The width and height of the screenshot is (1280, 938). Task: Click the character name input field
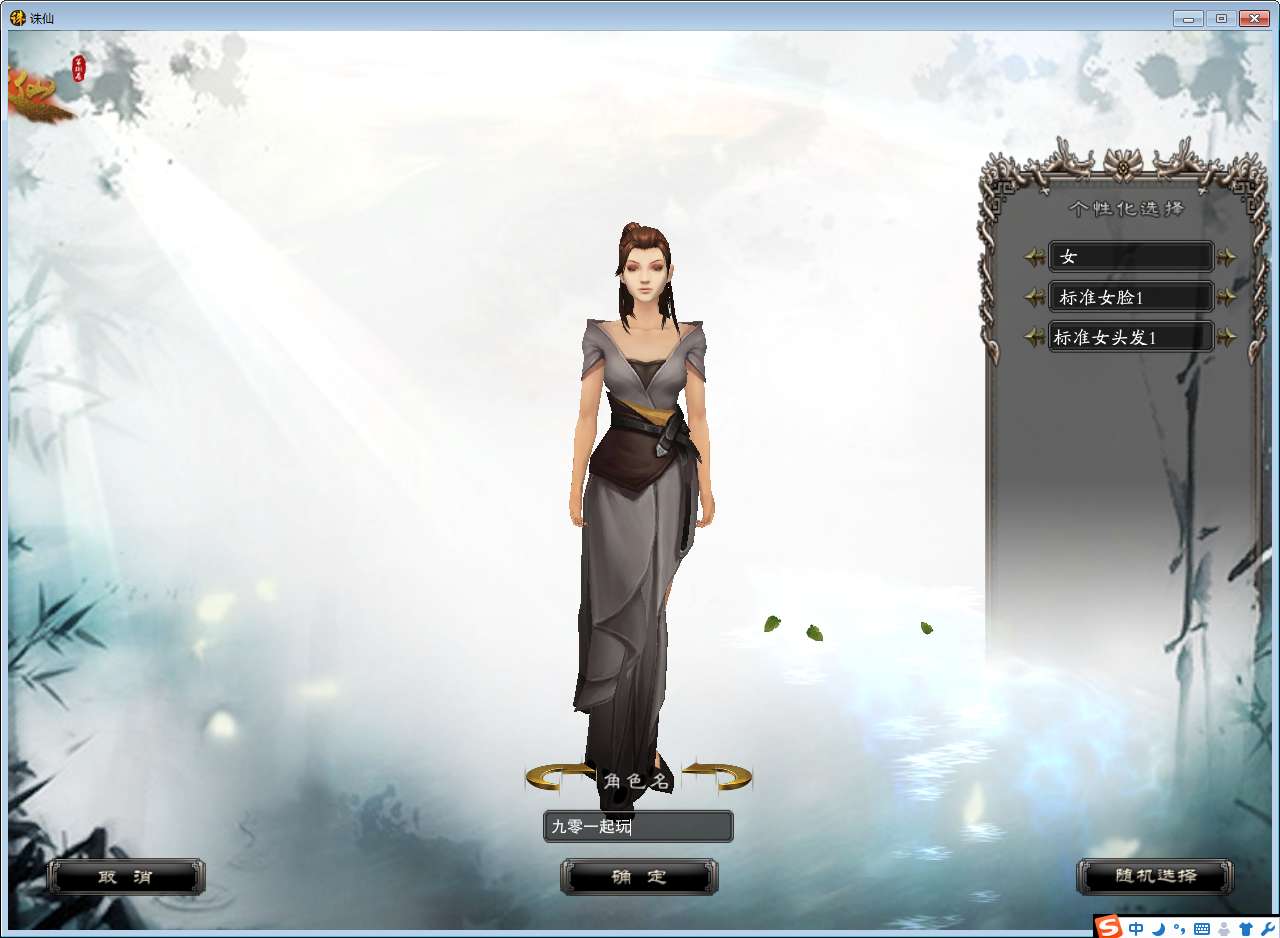(638, 827)
